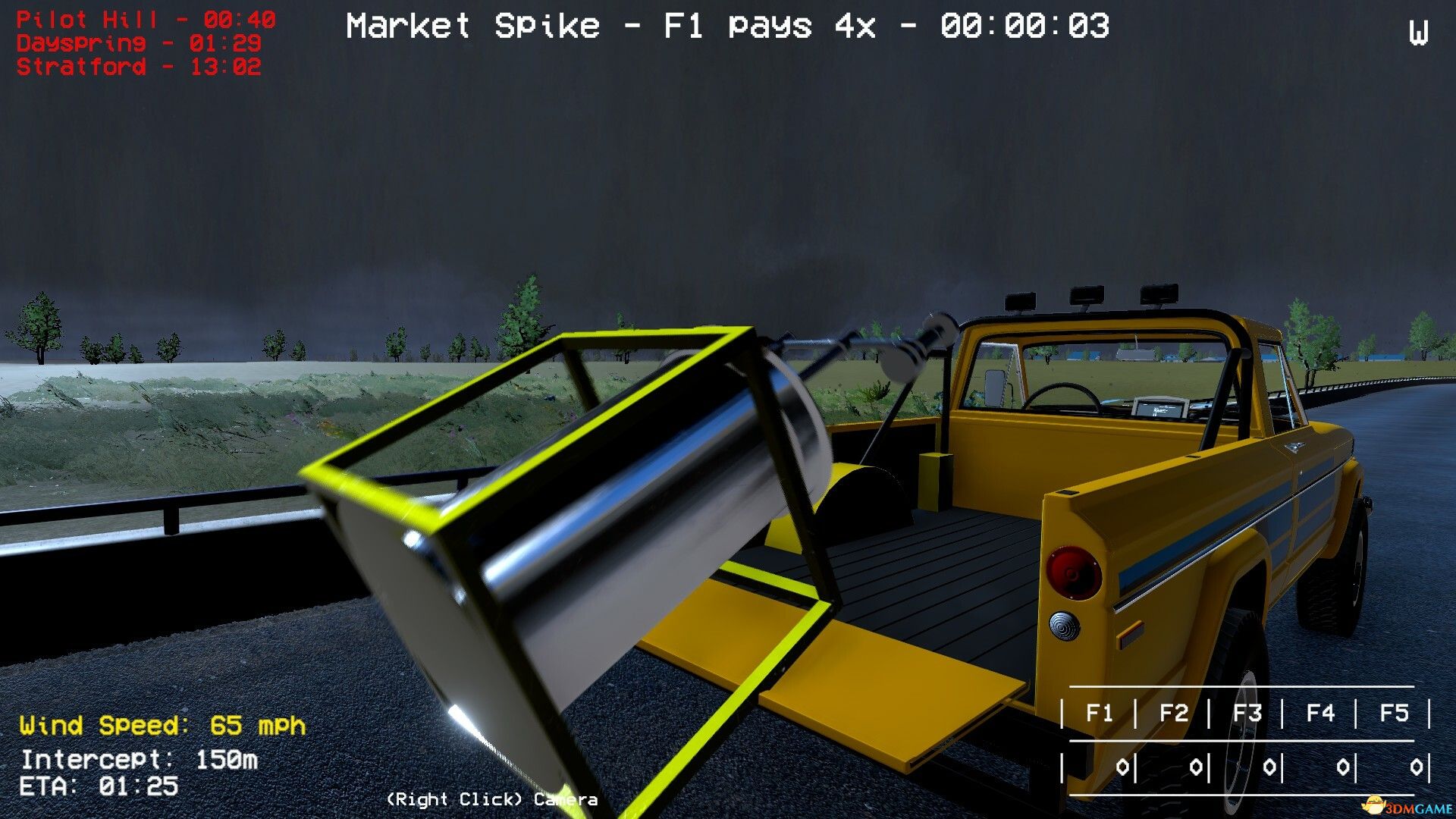Click the Intercept: 150m readout
1456x819 pixels.
pos(138,759)
